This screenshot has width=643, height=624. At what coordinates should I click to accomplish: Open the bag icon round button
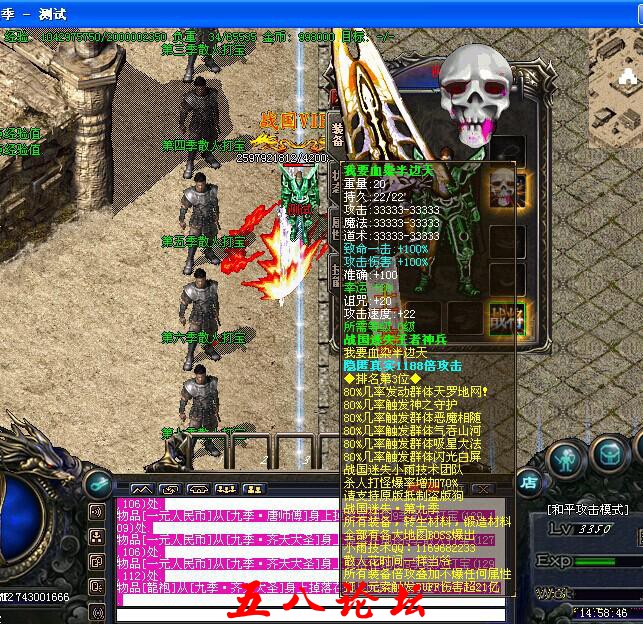click(610, 453)
